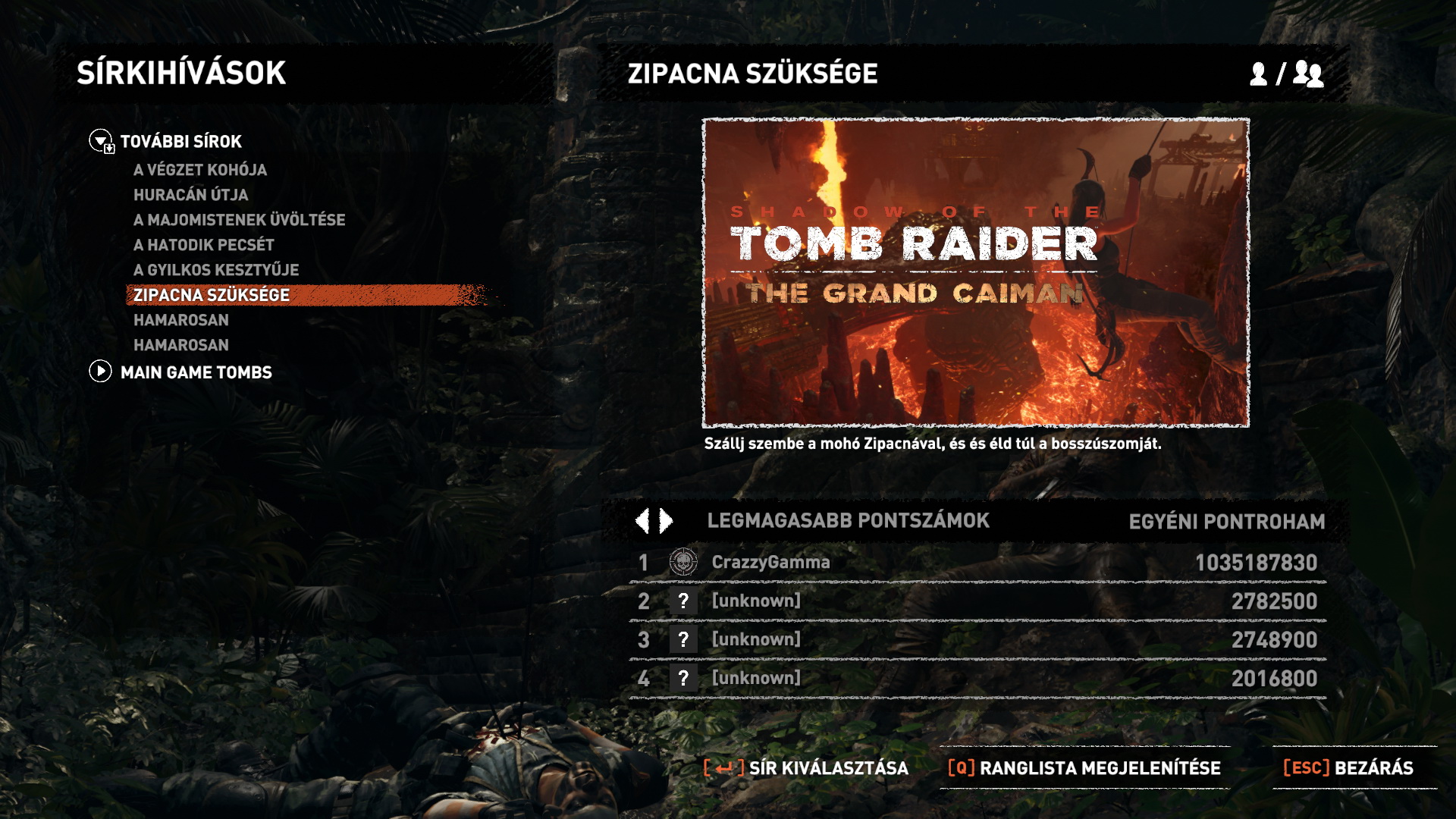Select CrazzyGamma's leaderboard row
This screenshot has height=819, width=1456.
(x=977, y=563)
